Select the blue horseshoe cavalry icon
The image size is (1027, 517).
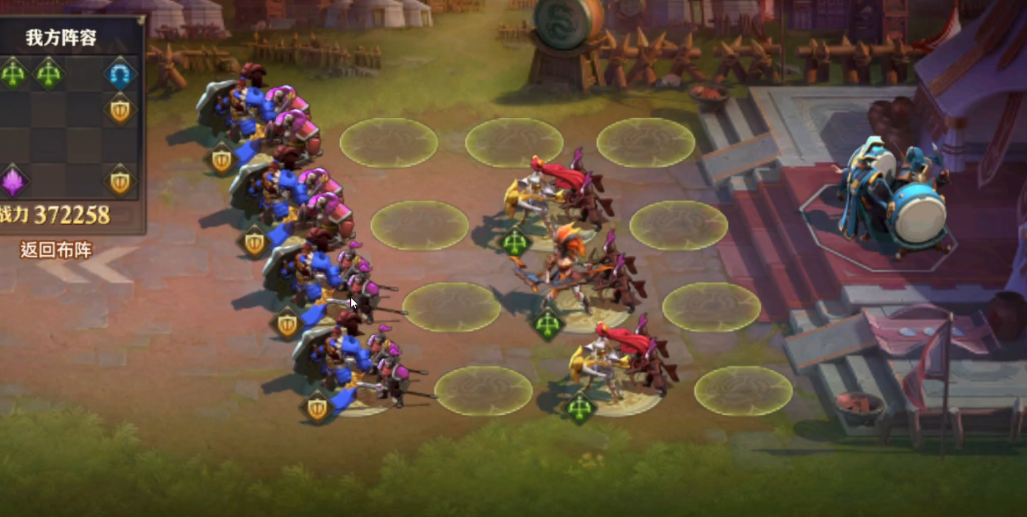tap(120, 73)
